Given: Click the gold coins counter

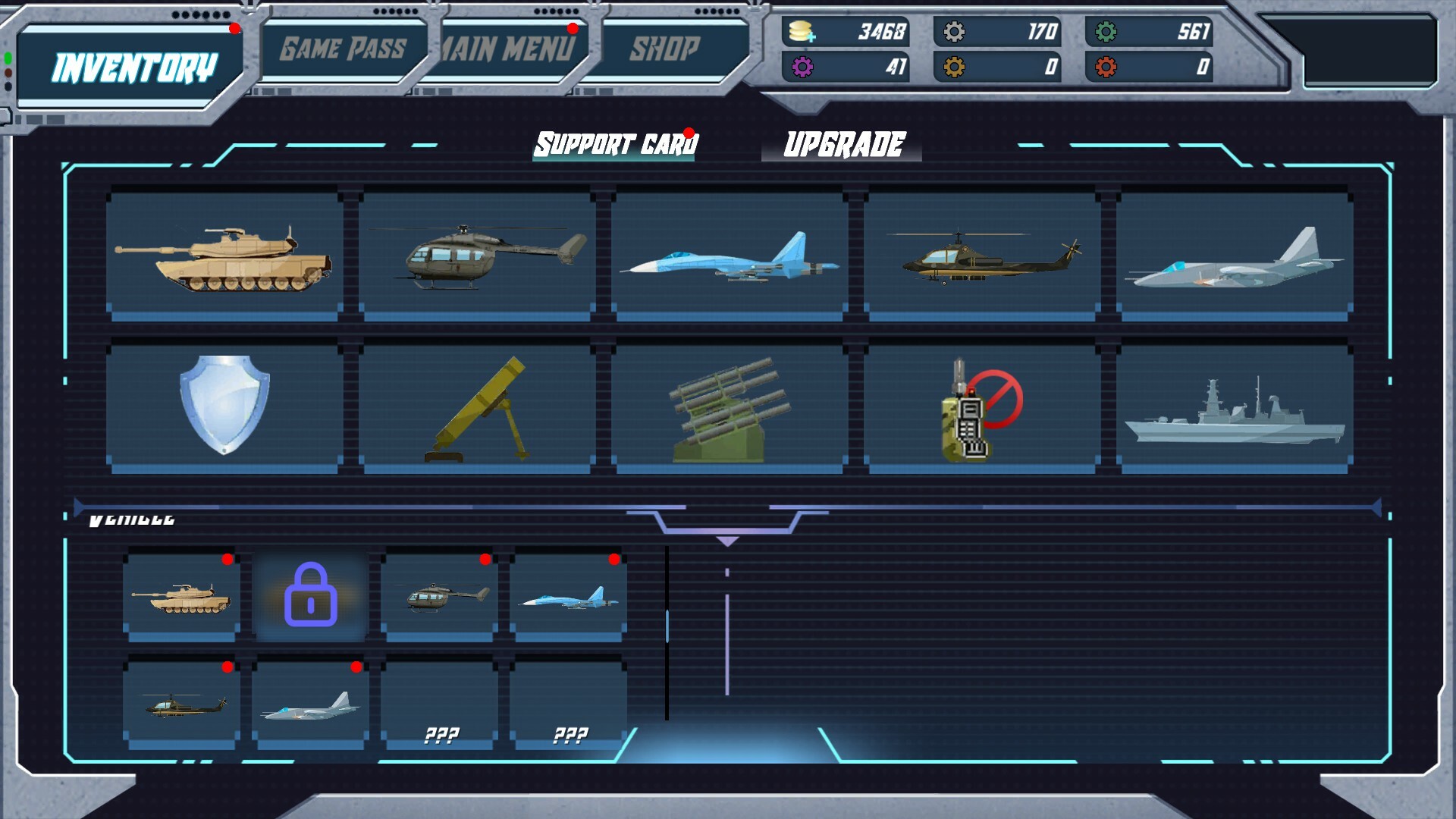Looking at the screenshot, I should pos(844,32).
